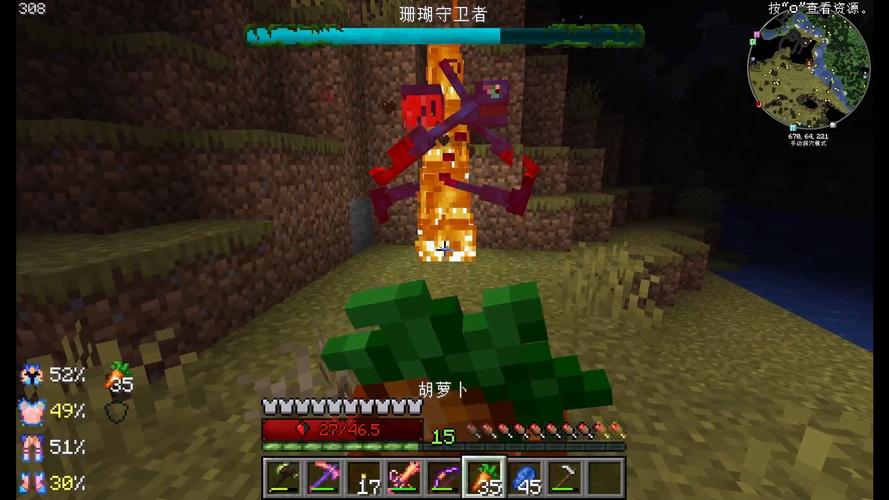
Task: Click the helmet durability icon
Action: (x=32, y=375)
